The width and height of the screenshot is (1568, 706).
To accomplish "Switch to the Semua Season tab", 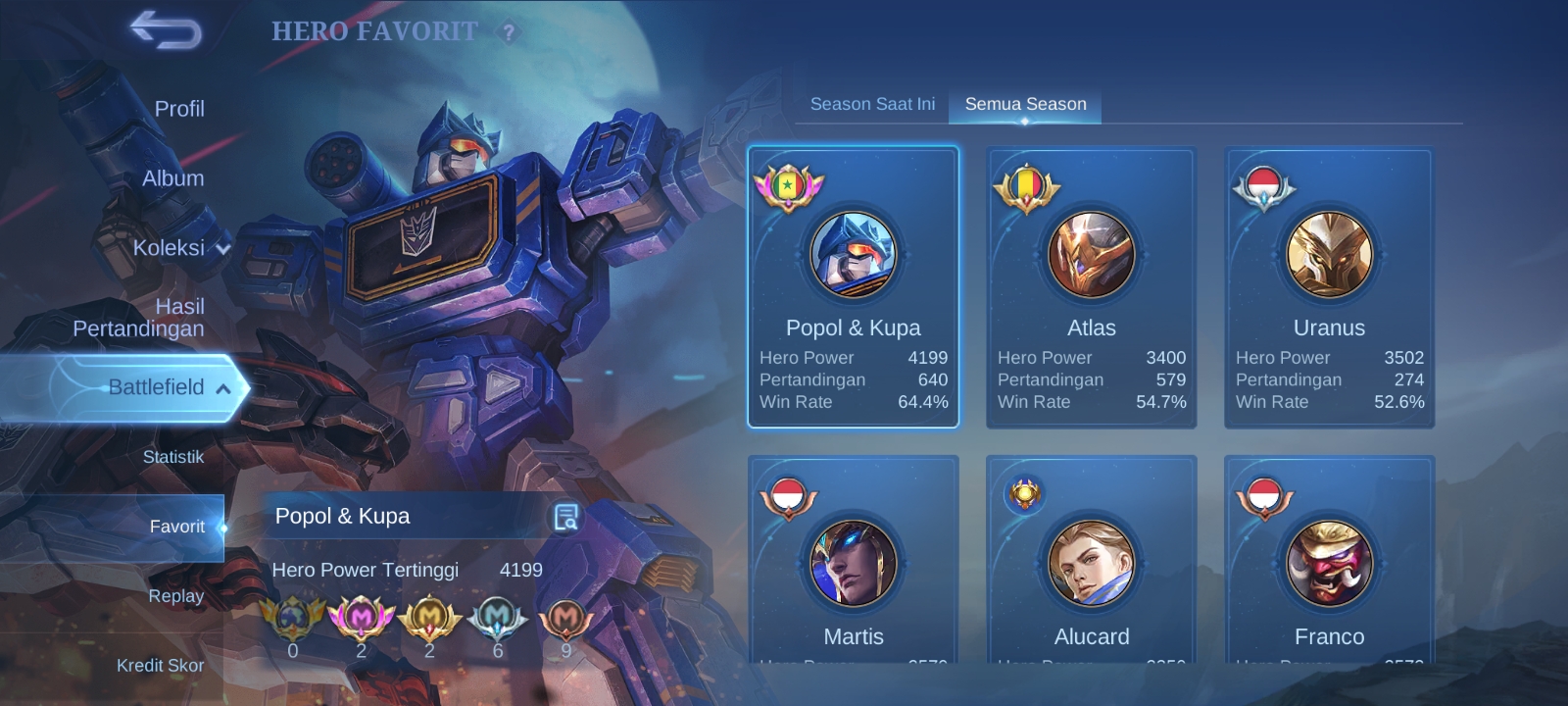I will [1025, 104].
